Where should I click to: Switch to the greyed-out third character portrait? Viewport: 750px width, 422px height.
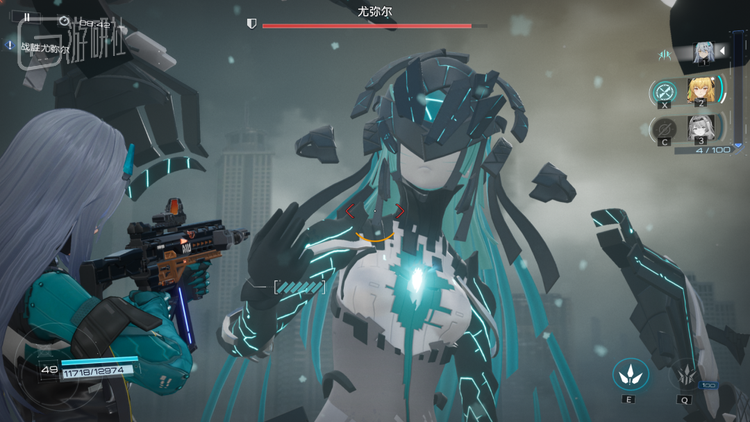tap(699, 128)
